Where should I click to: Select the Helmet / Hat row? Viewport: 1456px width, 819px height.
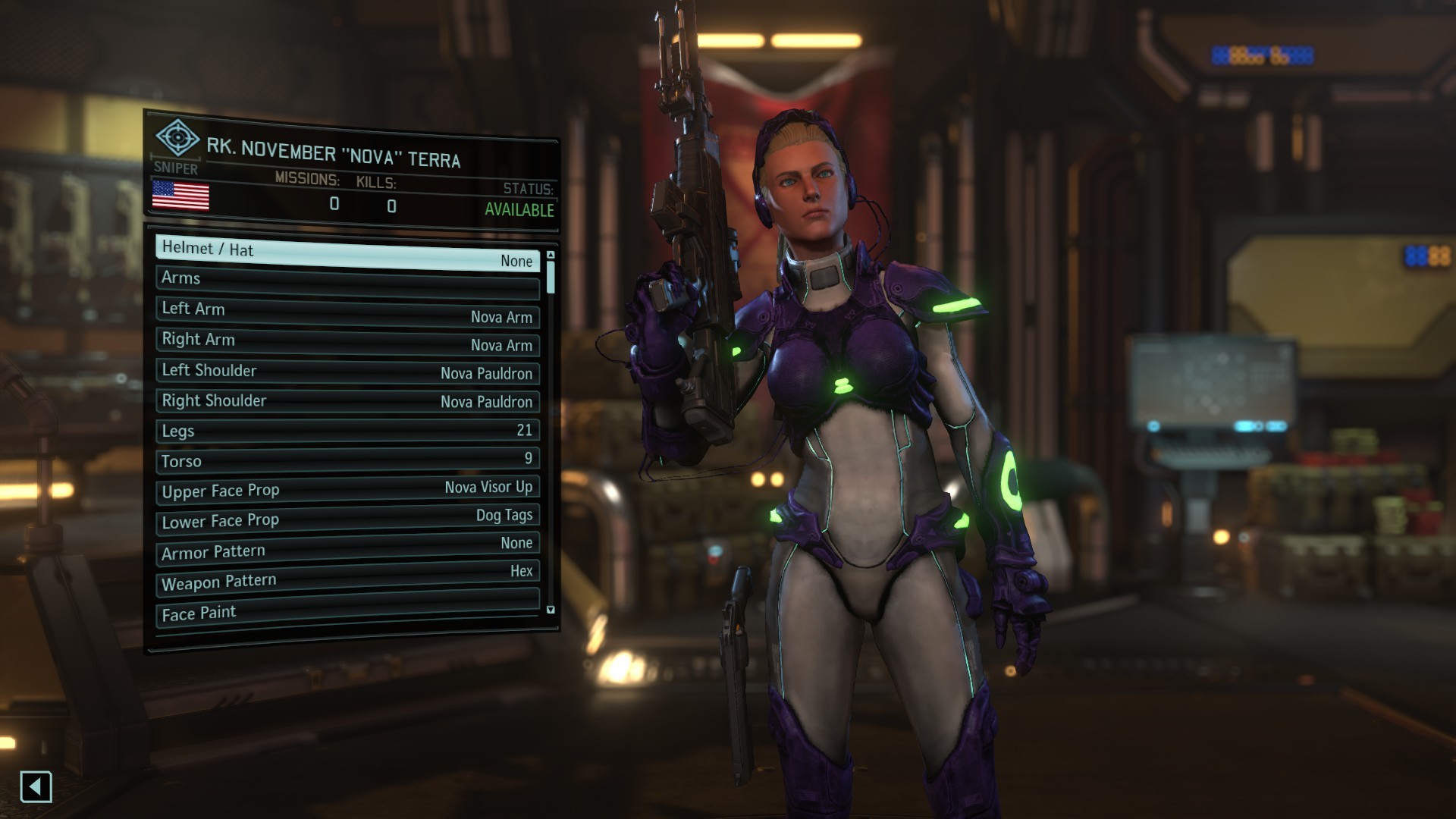pos(347,253)
